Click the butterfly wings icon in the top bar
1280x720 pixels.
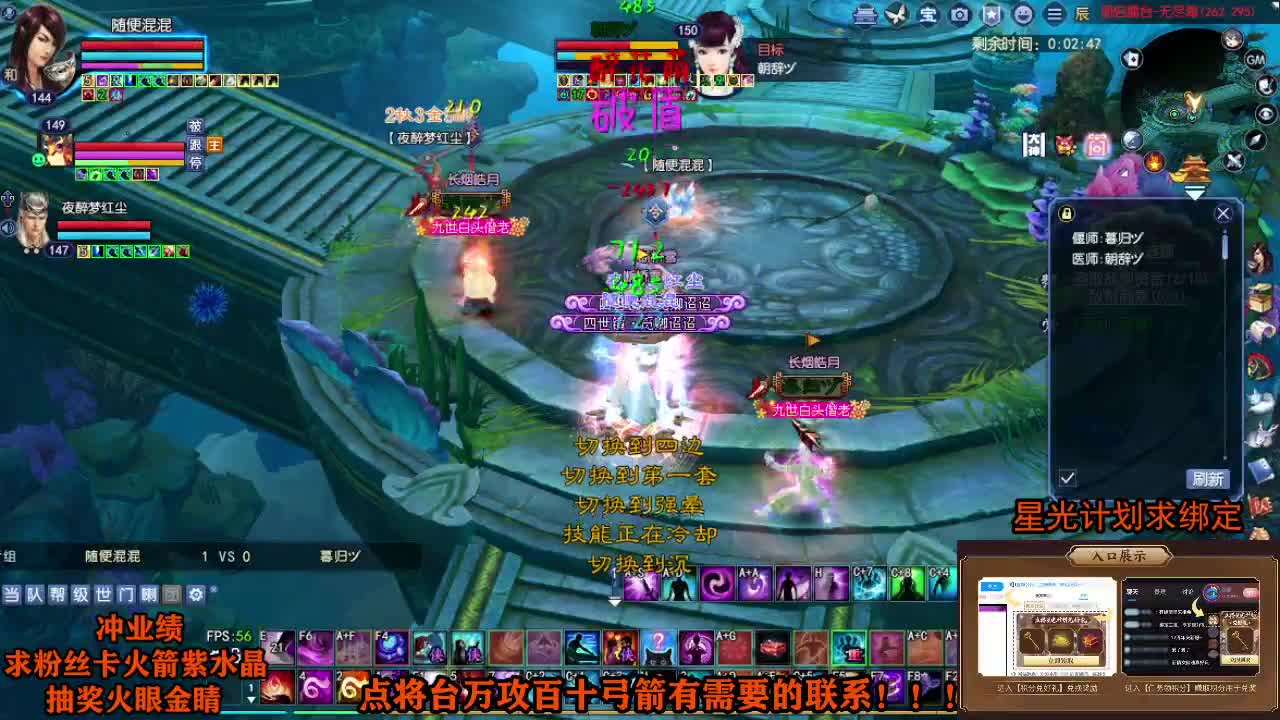(898, 15)
